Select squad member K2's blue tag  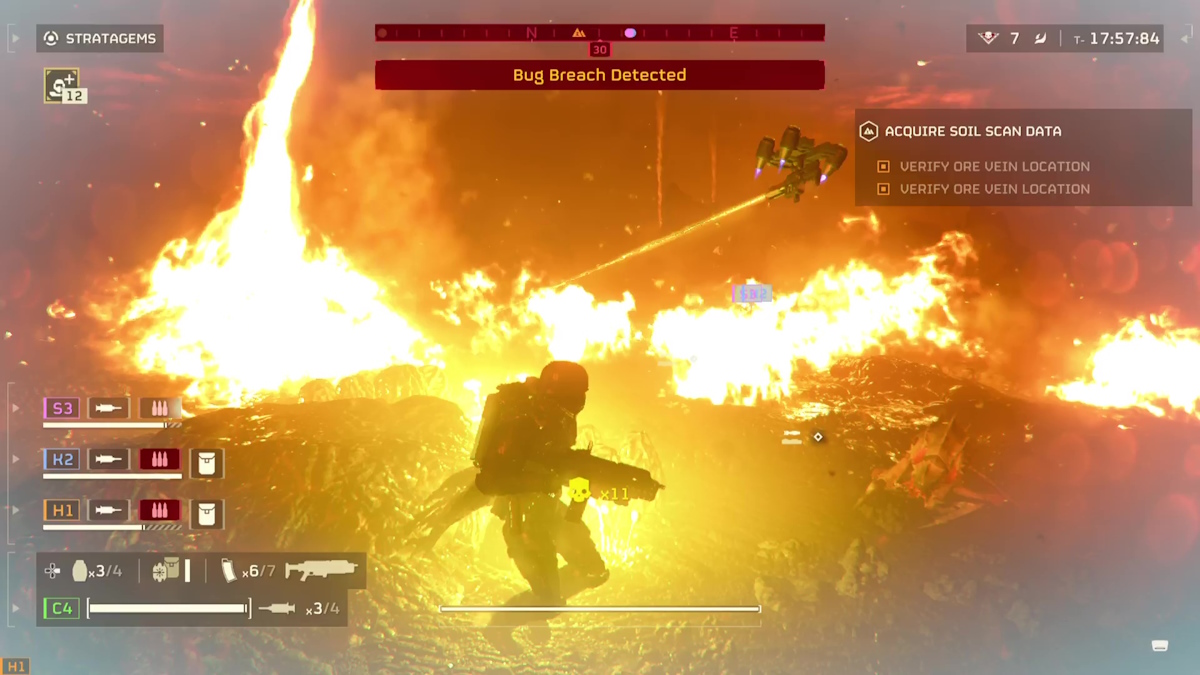[62, 459]
